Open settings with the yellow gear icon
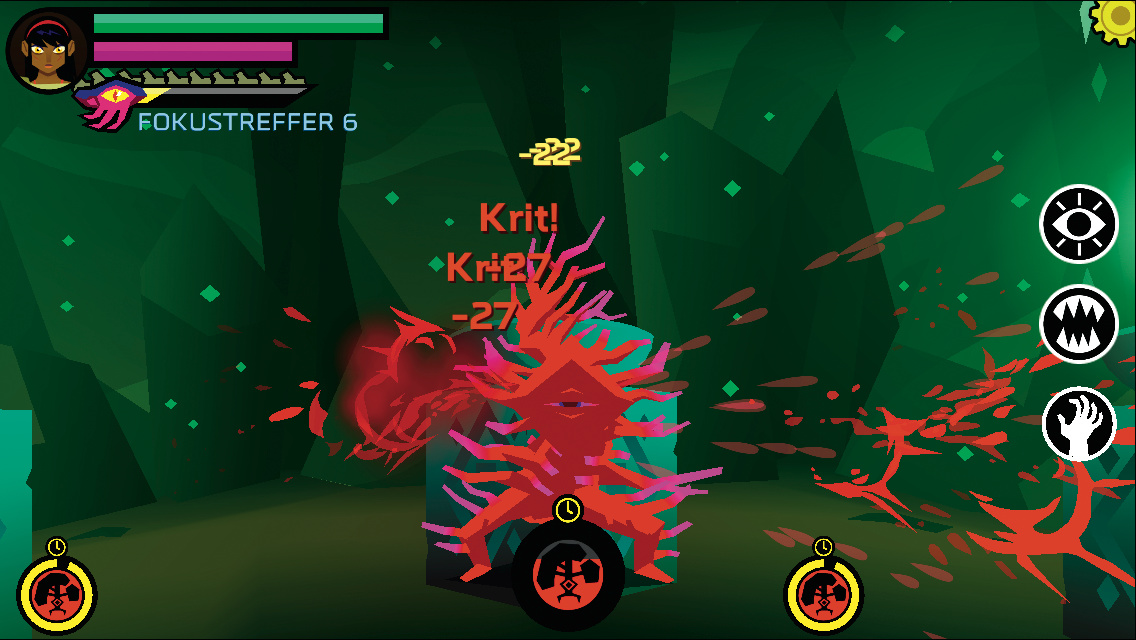The height and width of the screenshot is (640, 1136). click(x=1116, y=18)
